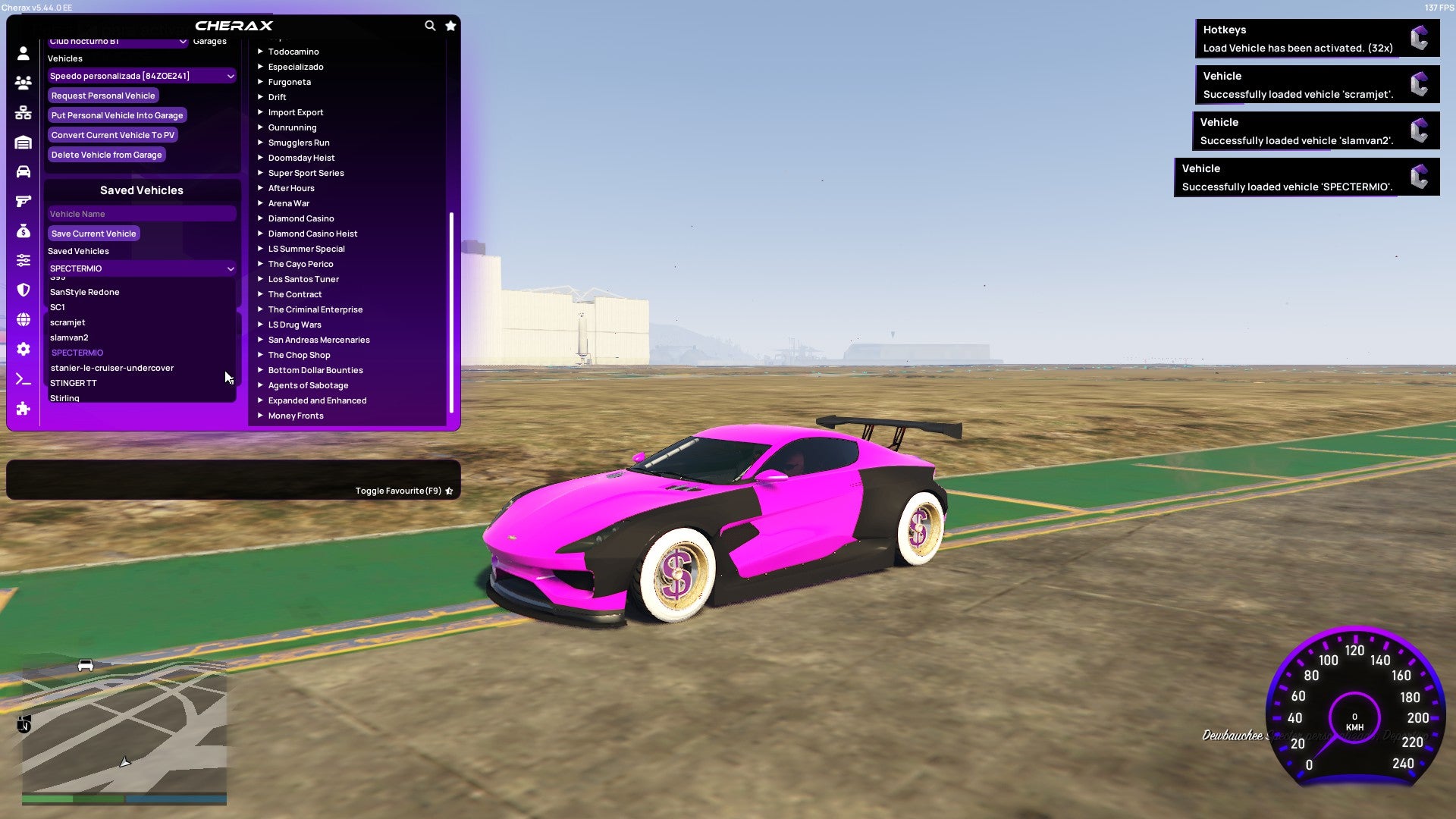Select the online players group icon
1456x819 pixels.
click(x=22, y=83)
